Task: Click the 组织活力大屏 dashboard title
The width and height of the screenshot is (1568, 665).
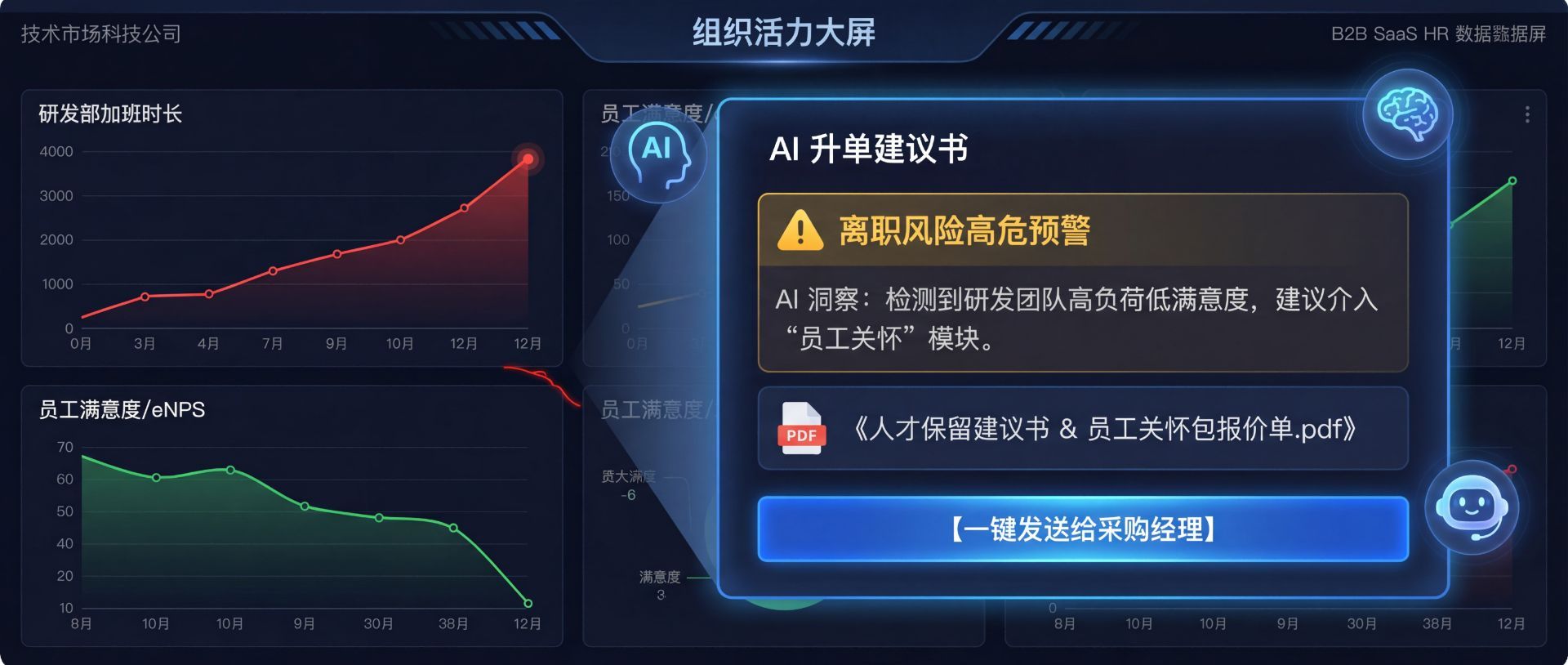Action: click(x=783, y=34)
